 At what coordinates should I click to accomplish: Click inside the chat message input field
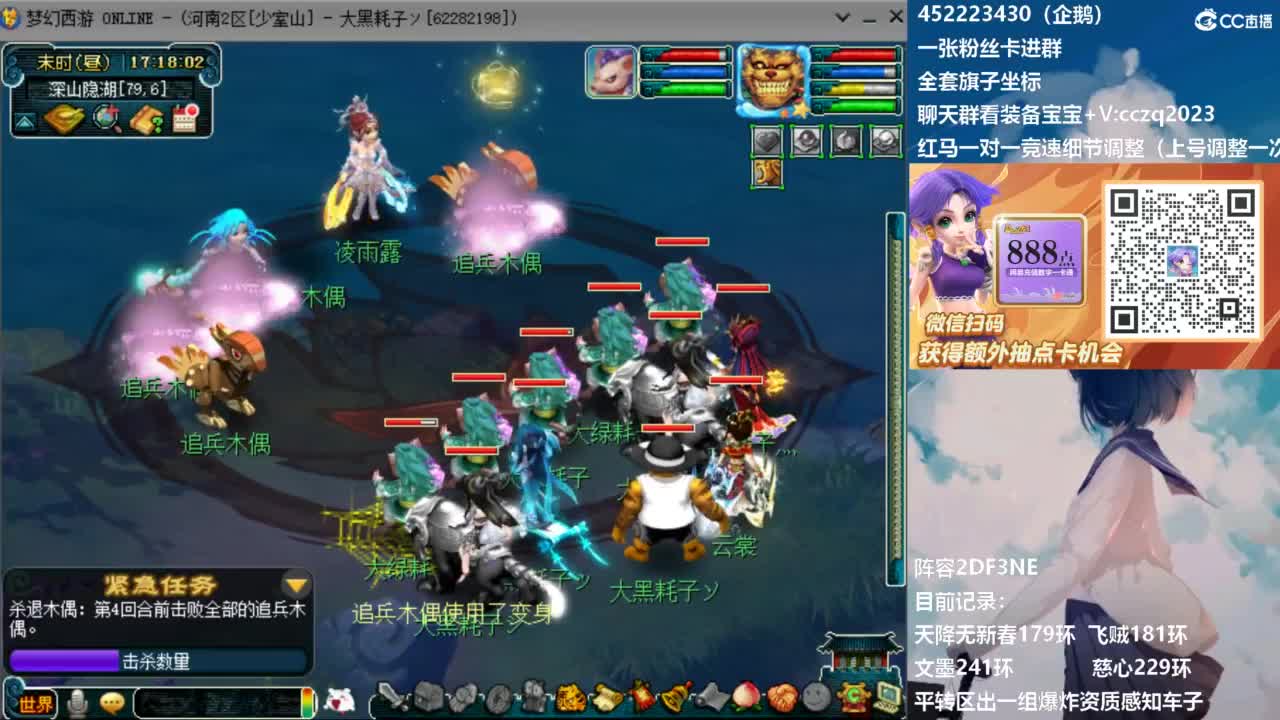[x=215, y=702]
